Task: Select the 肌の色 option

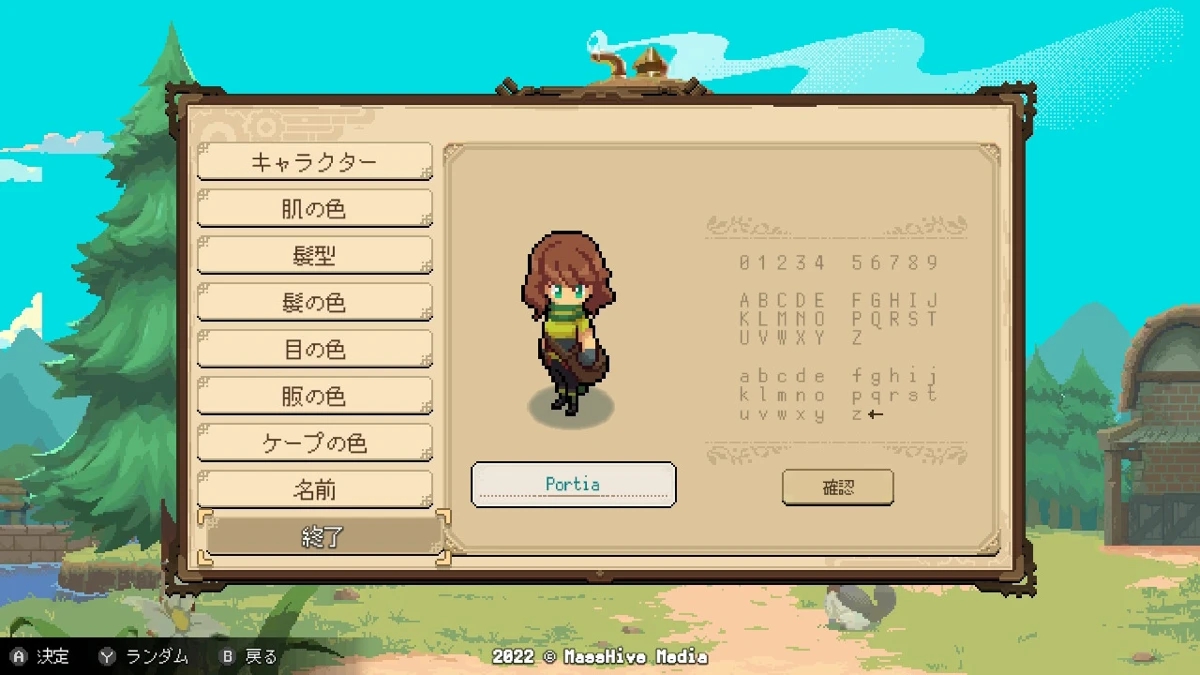Action: (x=314, y=209)
